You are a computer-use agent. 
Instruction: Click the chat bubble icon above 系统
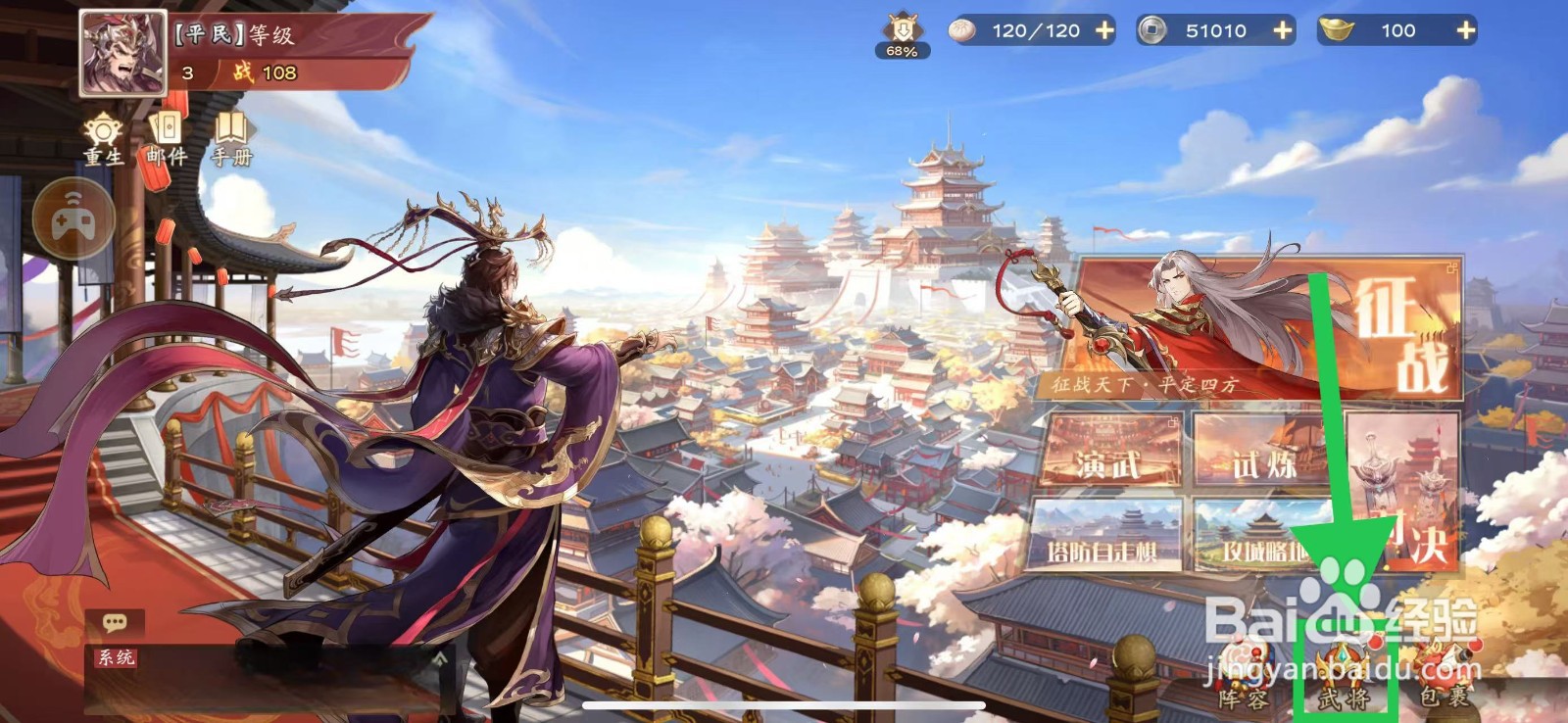(115, 622)
